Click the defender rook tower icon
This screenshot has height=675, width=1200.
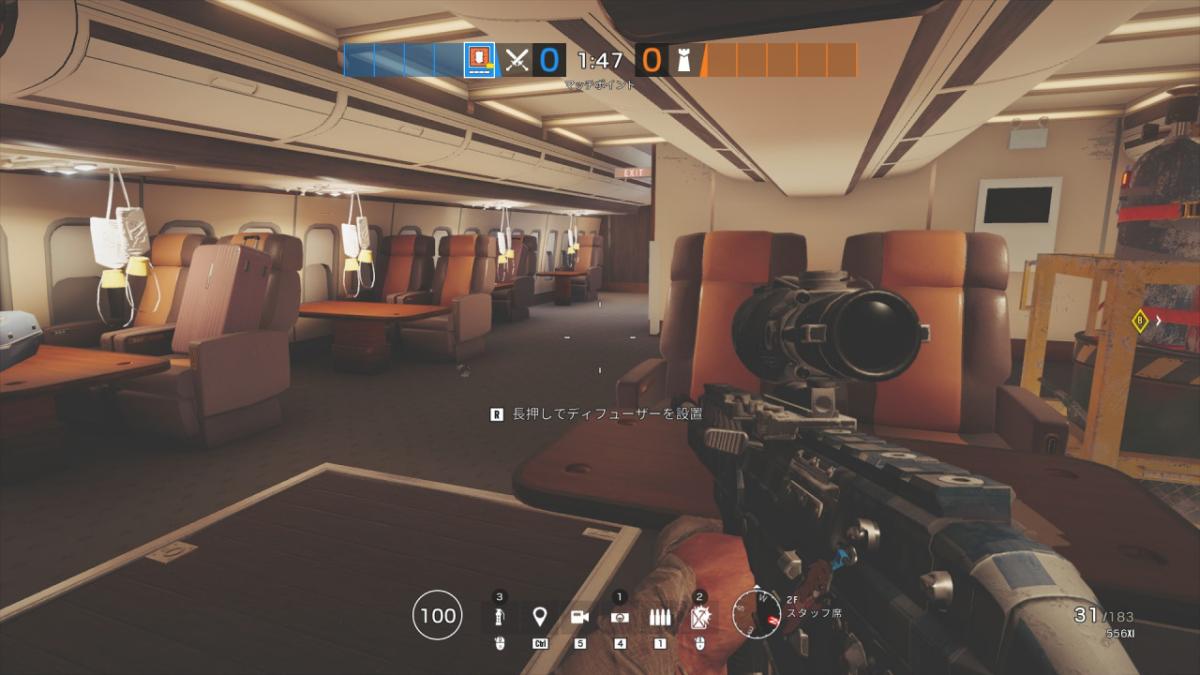click(684, 60)
